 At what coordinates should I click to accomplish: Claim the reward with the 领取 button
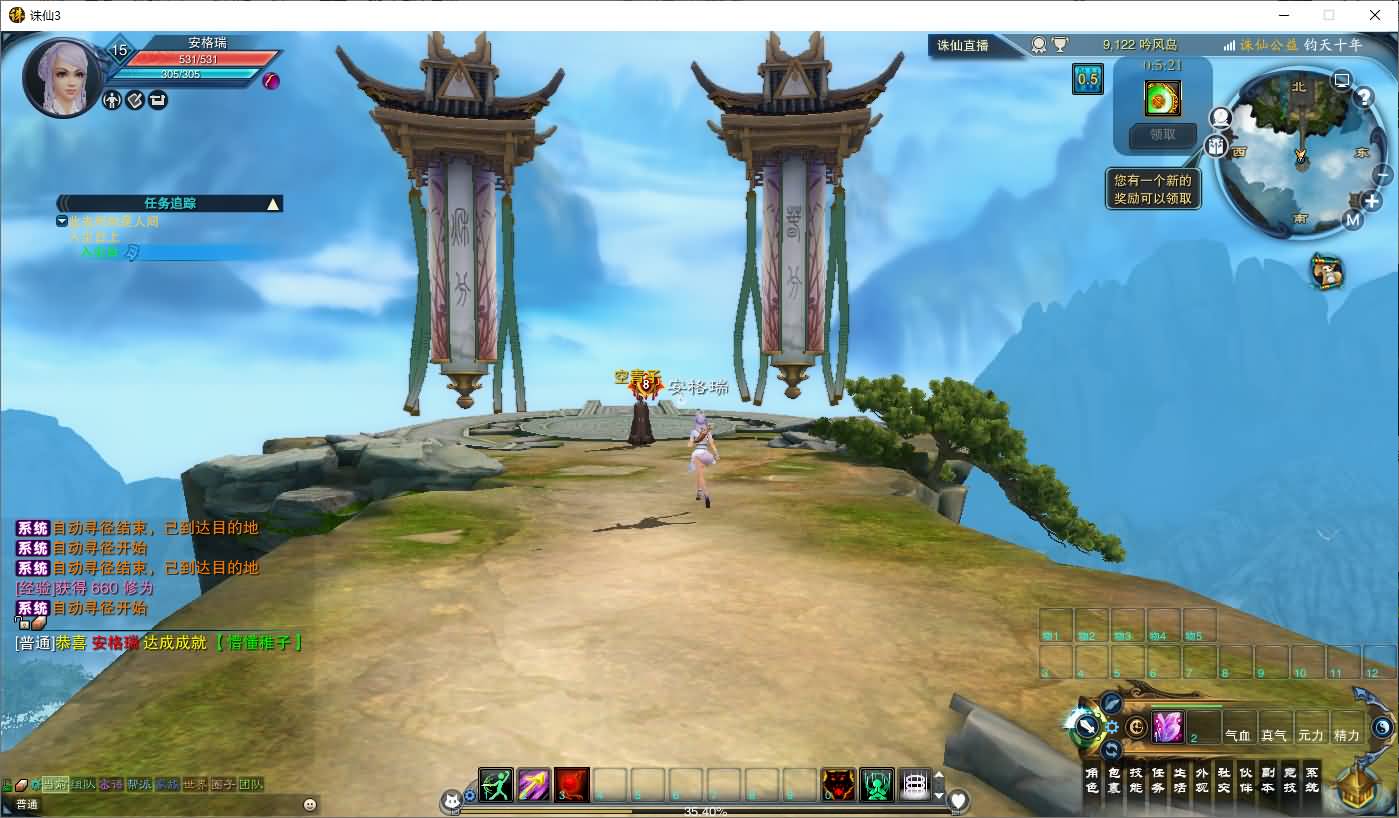point(1162,134)
